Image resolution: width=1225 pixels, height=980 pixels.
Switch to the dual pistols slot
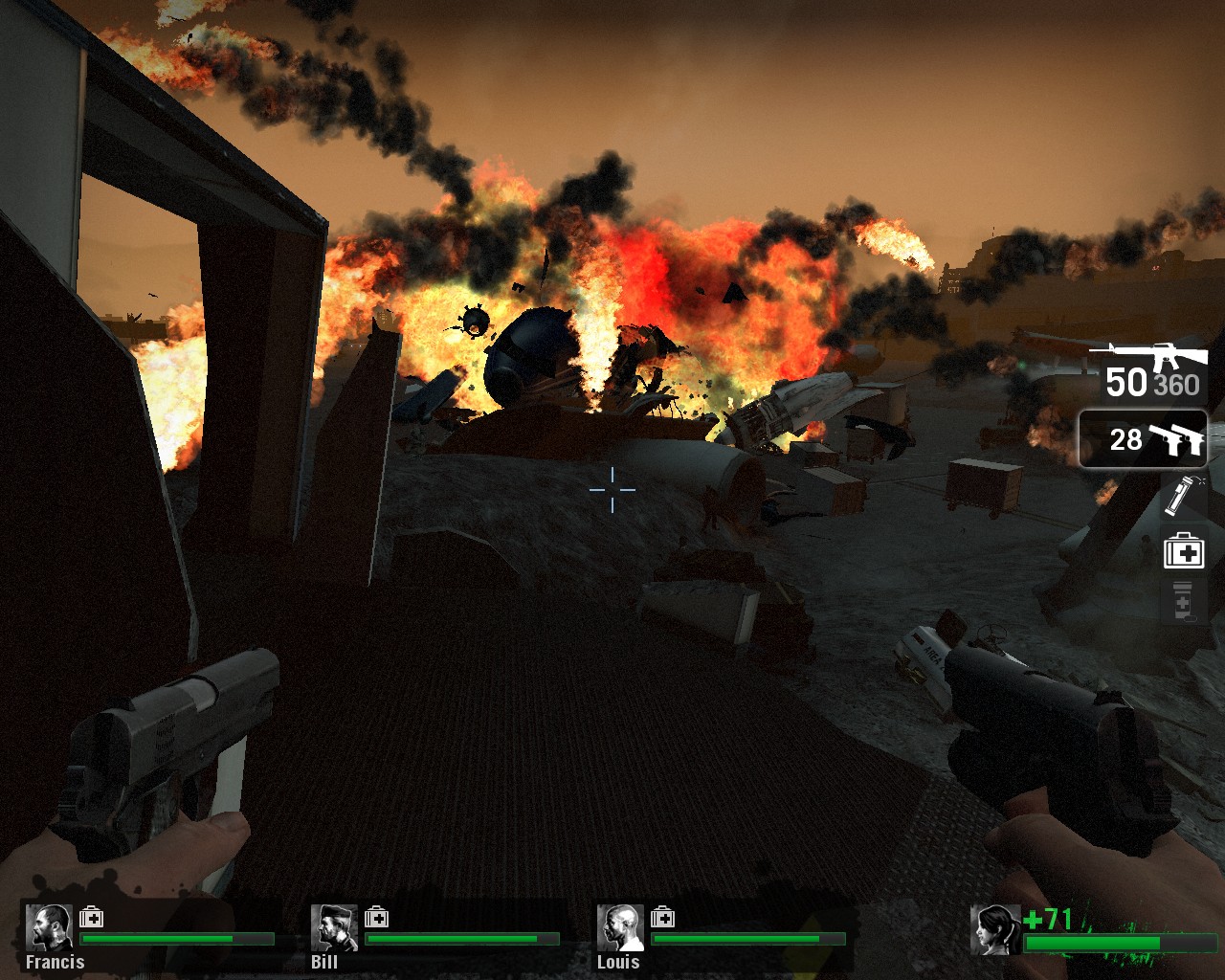tap(1143, 439)
